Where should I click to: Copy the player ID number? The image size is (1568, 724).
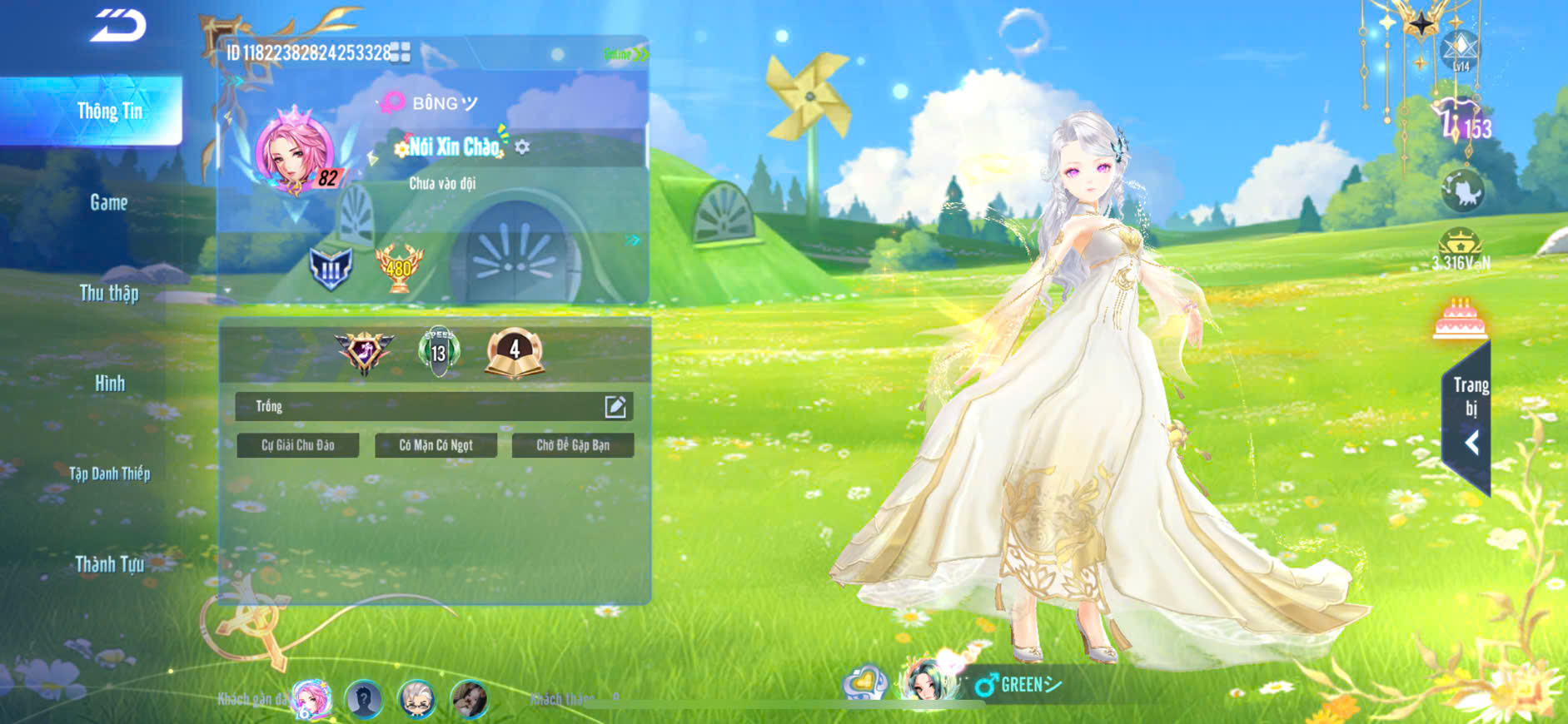401,52
